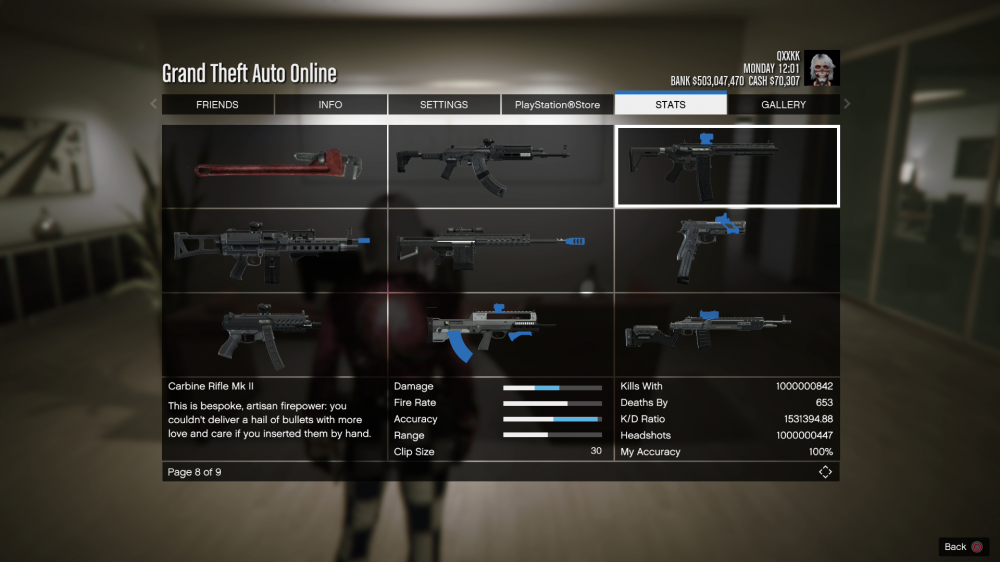Screen dimensions: 1000x562
Task: Open the PlayStation Store tab
Action: click(x=557, y=105)
